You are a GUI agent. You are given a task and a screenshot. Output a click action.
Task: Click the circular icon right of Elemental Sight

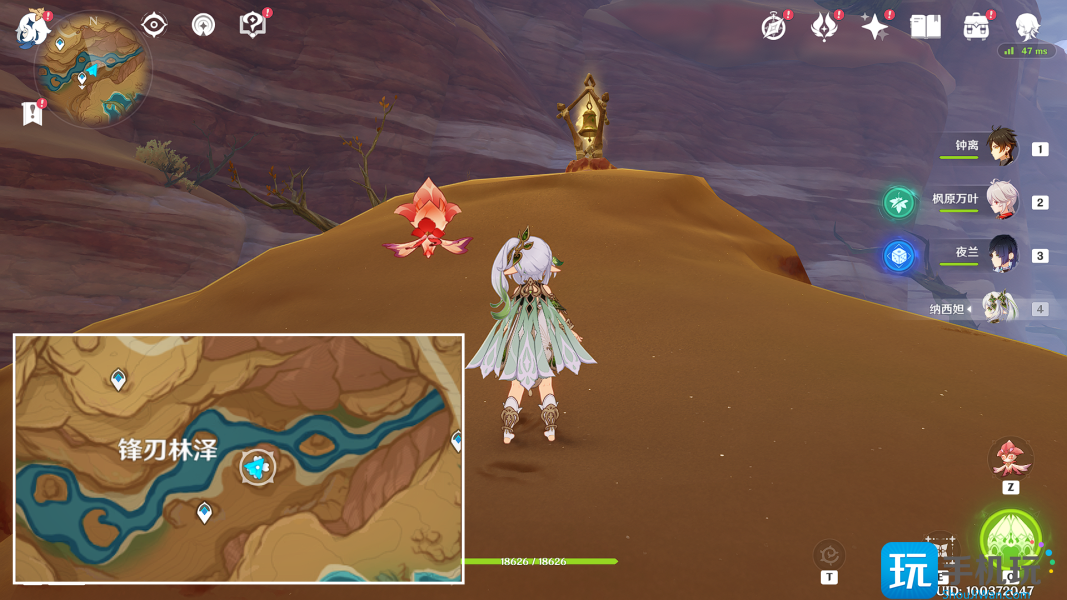[x=203, y=25]
